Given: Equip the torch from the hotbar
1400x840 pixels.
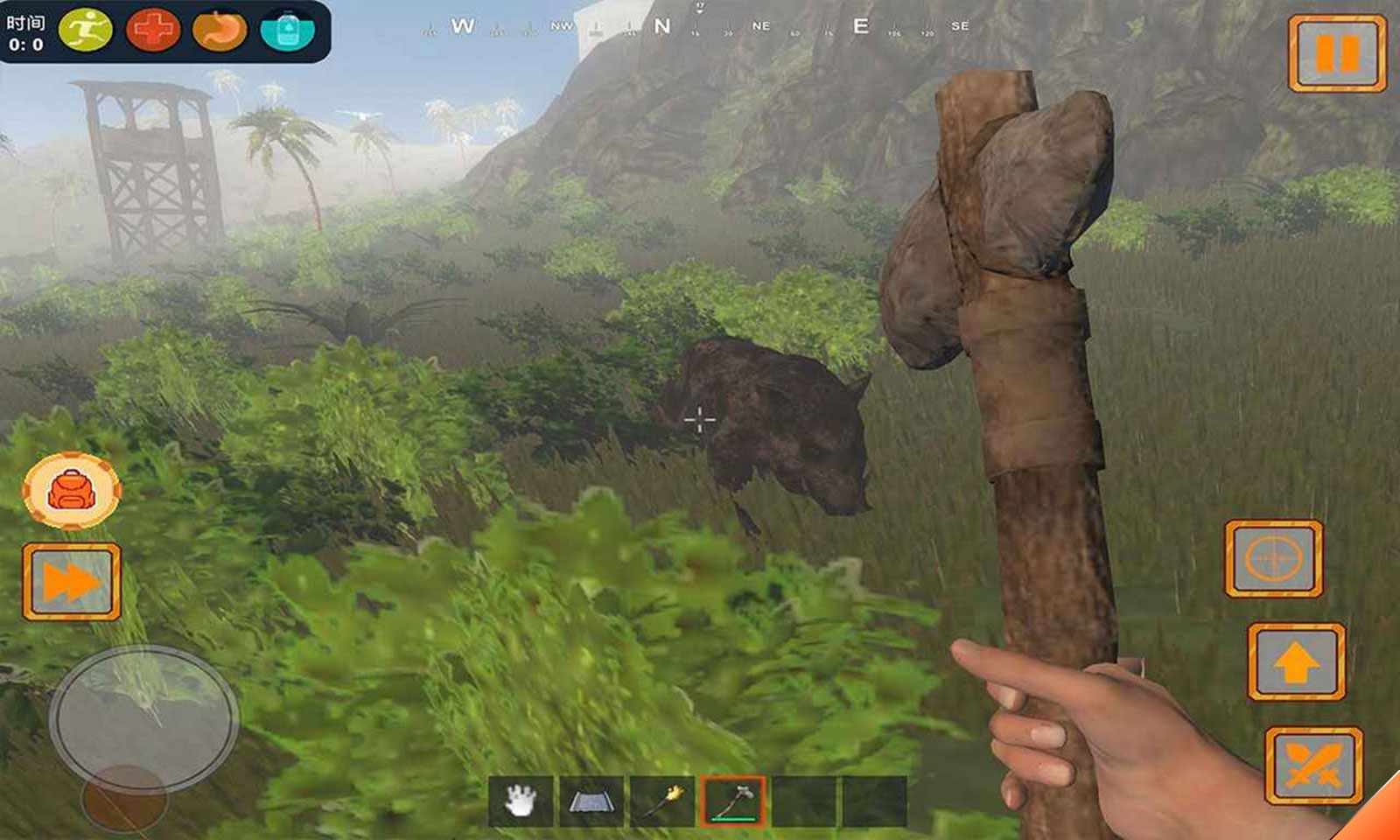Looking at the screenshot, I should click(661, 801).
